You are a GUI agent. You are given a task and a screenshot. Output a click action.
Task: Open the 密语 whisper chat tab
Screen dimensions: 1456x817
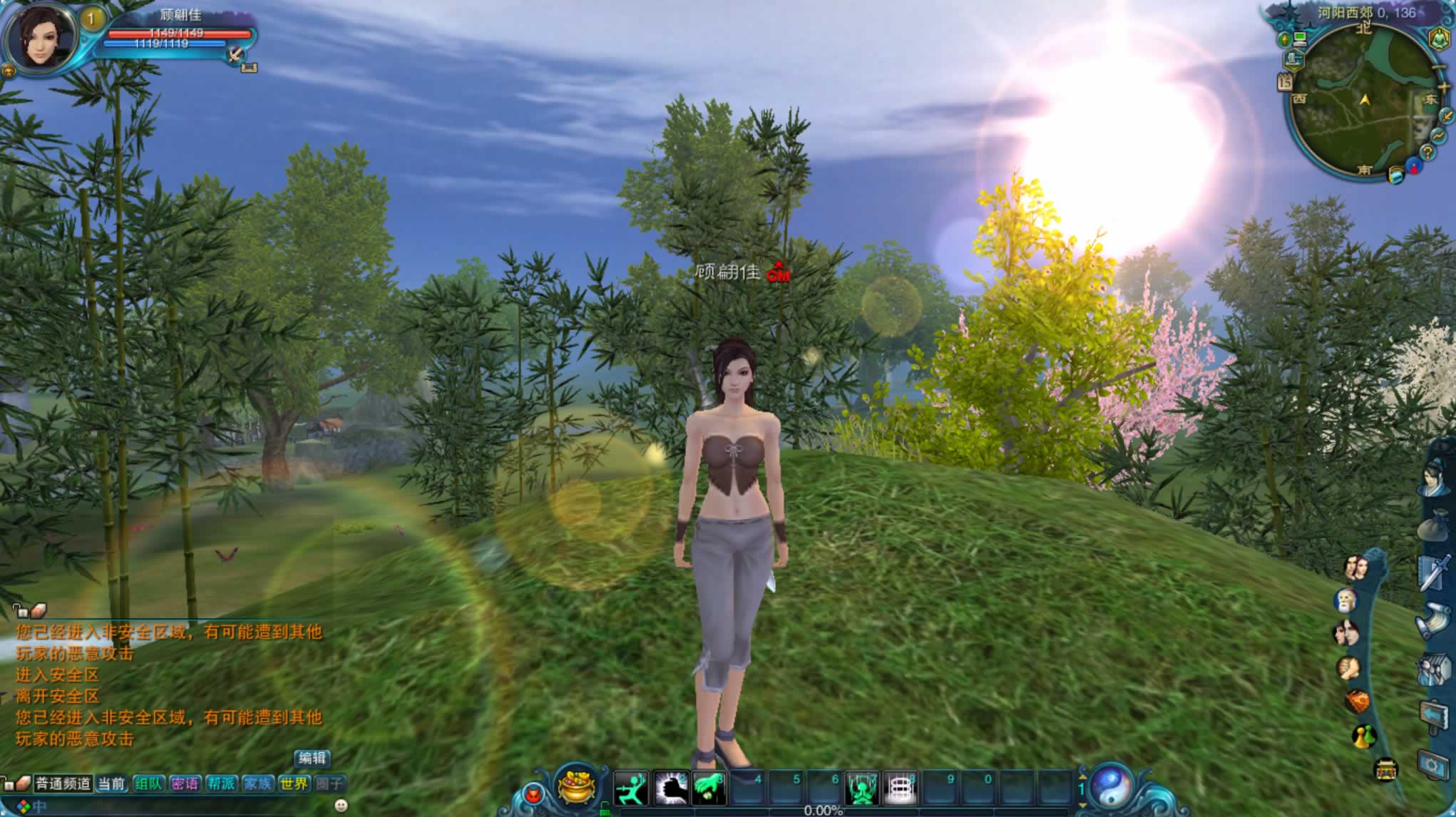tap(185, 784)
